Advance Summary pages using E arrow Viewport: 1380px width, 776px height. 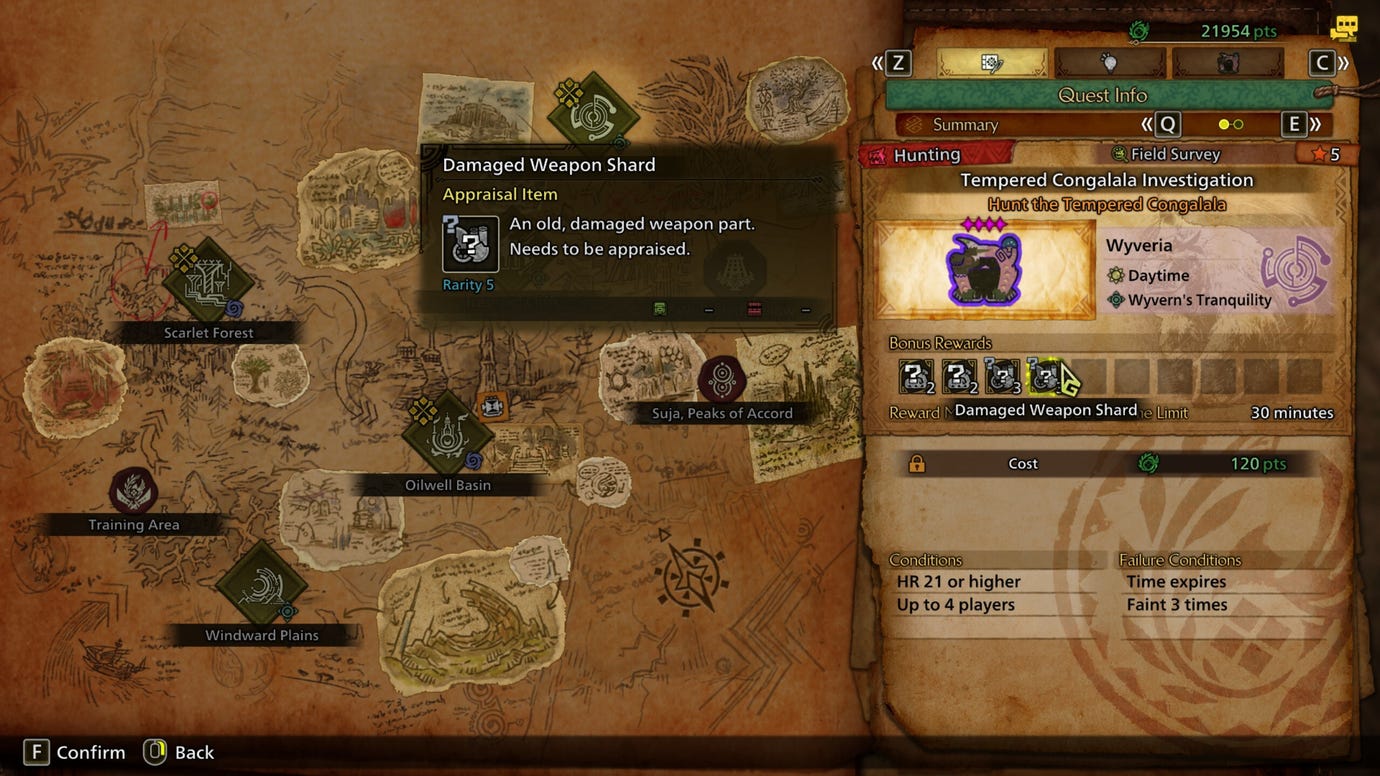pos(1294,124)
